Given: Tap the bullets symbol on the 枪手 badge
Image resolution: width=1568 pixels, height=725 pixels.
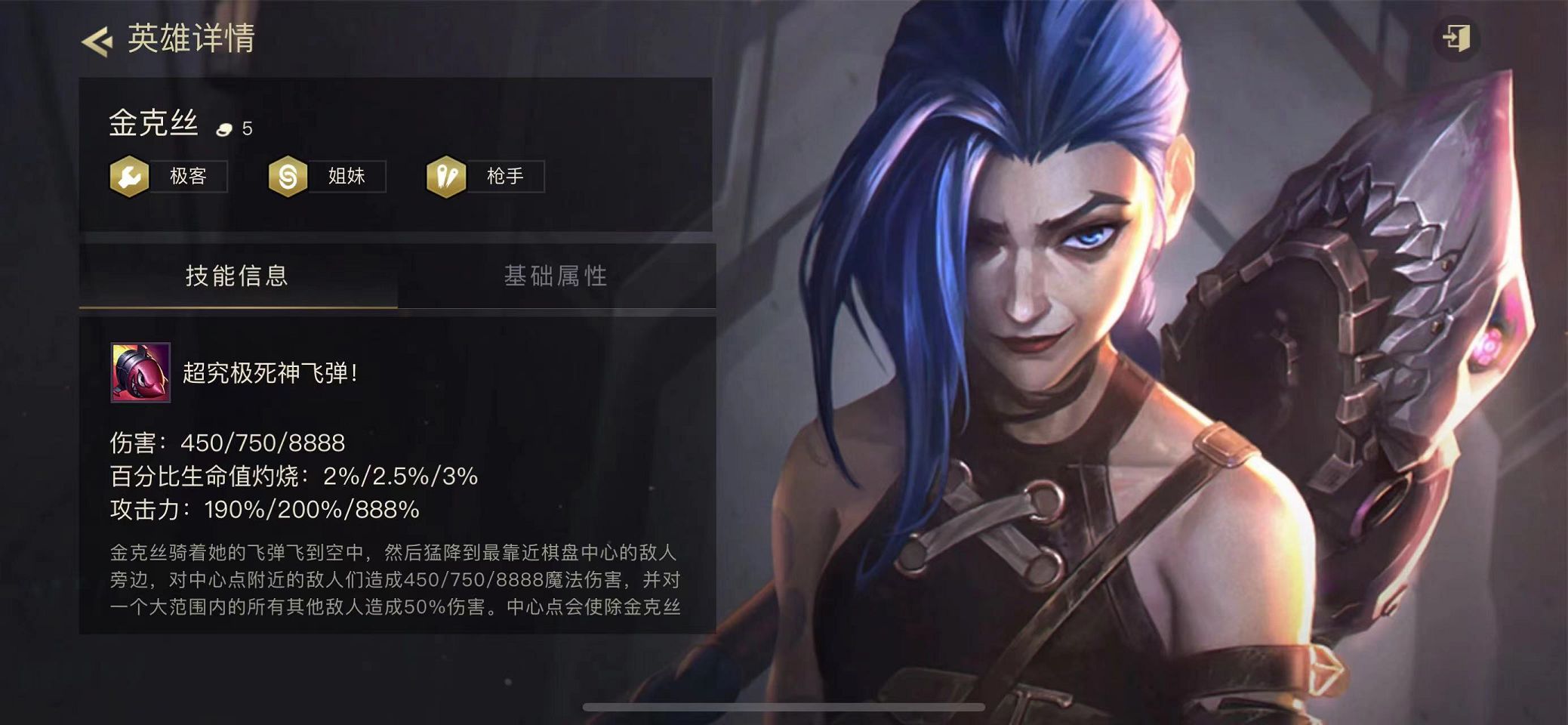Looking at the screenshot, I should point(447,175).
